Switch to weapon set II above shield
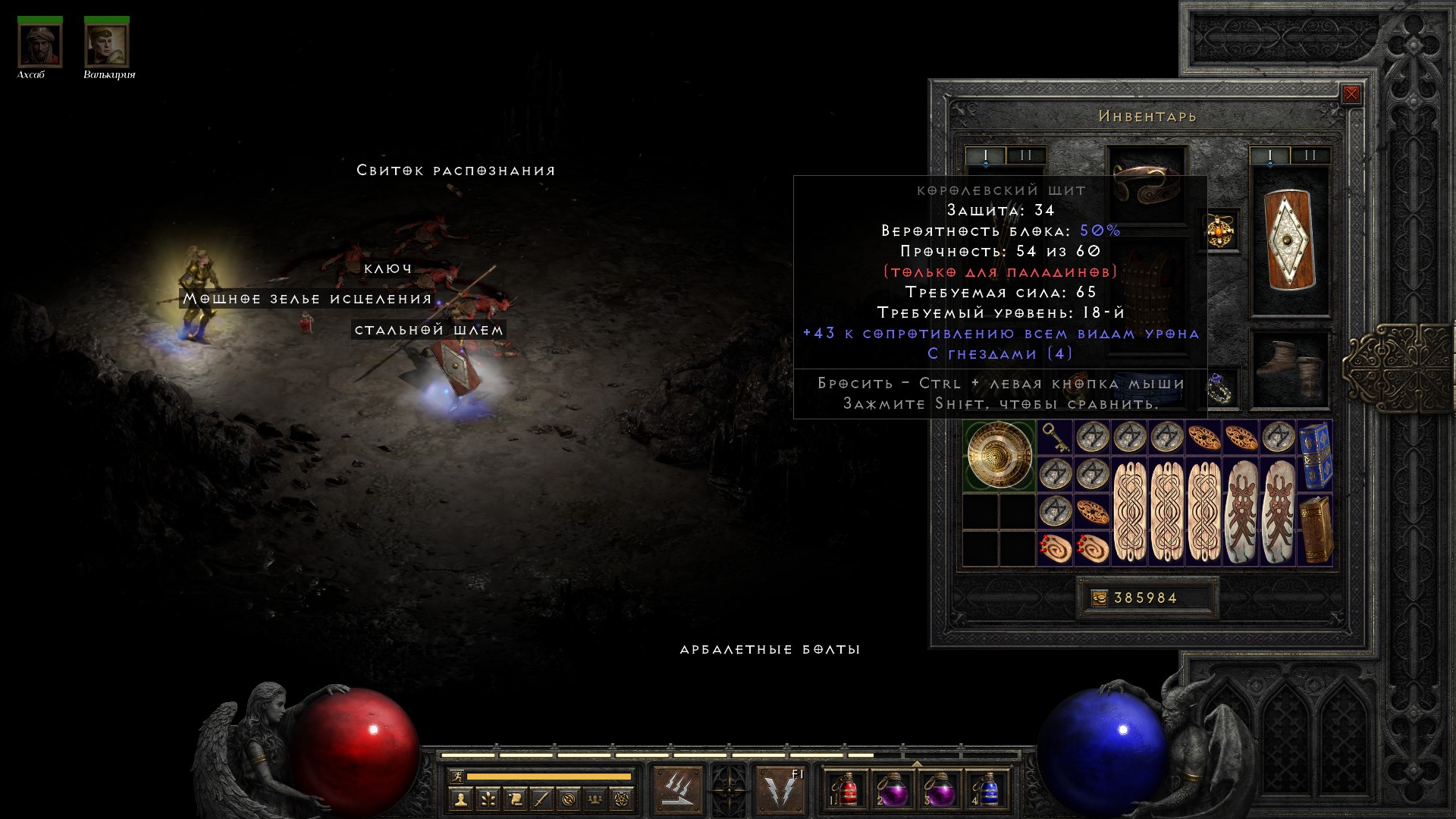The width and height of the screenshot is (1456, 819). [x=1310, y=155]
